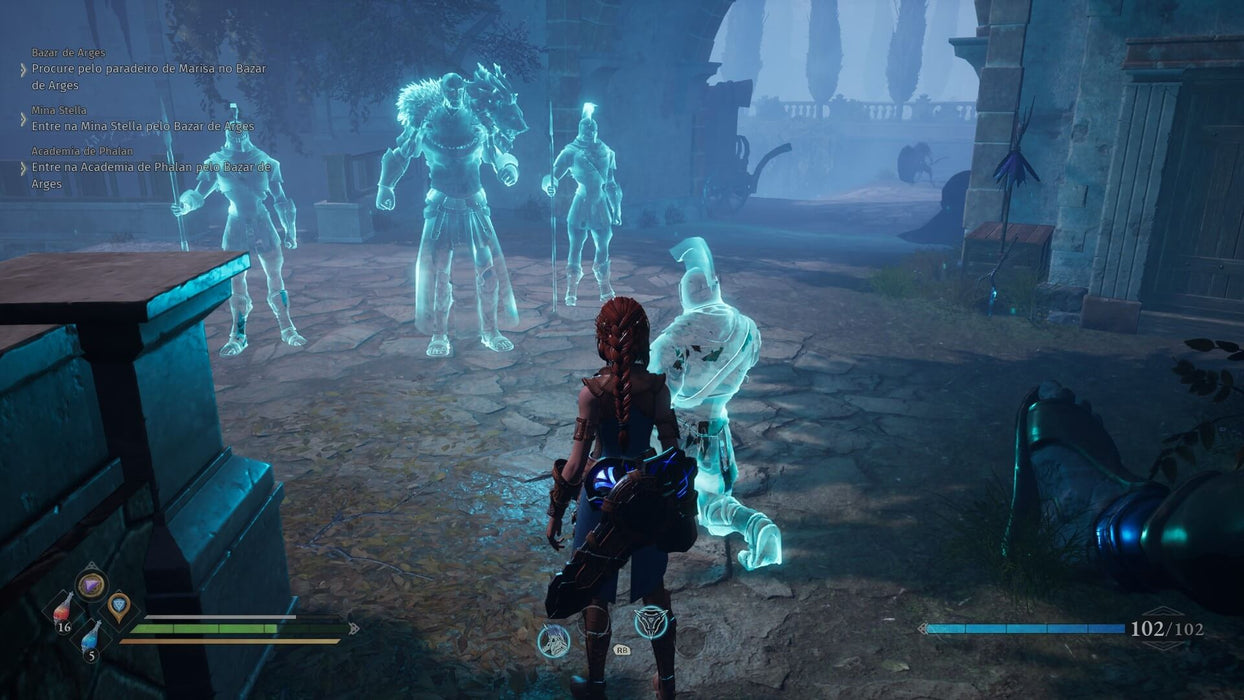The height and width of the screenshot is (700, 1244).
Task: Use the red health potion slot
Action: click(62, 610)
